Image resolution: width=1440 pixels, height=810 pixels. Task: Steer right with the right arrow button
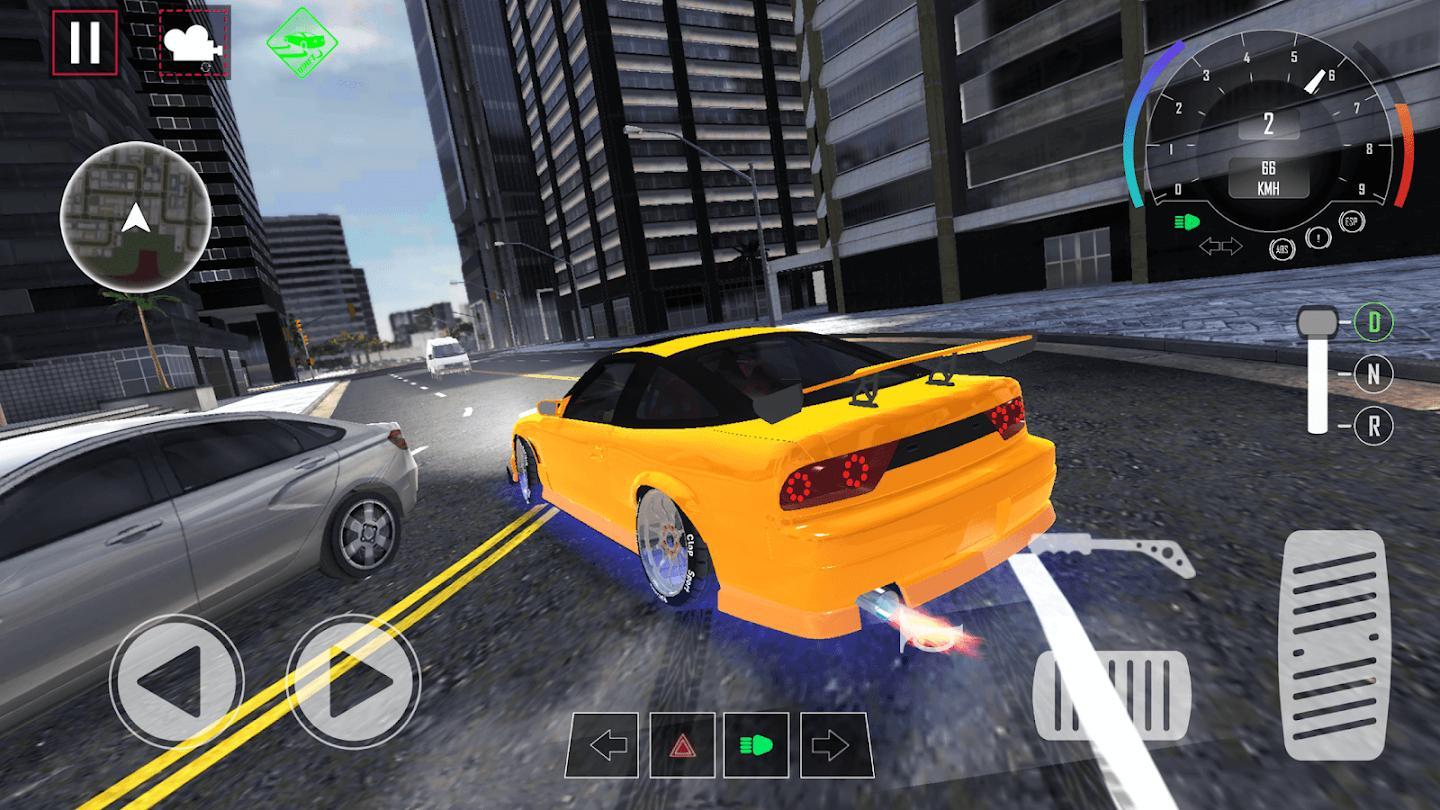[x=353, y=682]
